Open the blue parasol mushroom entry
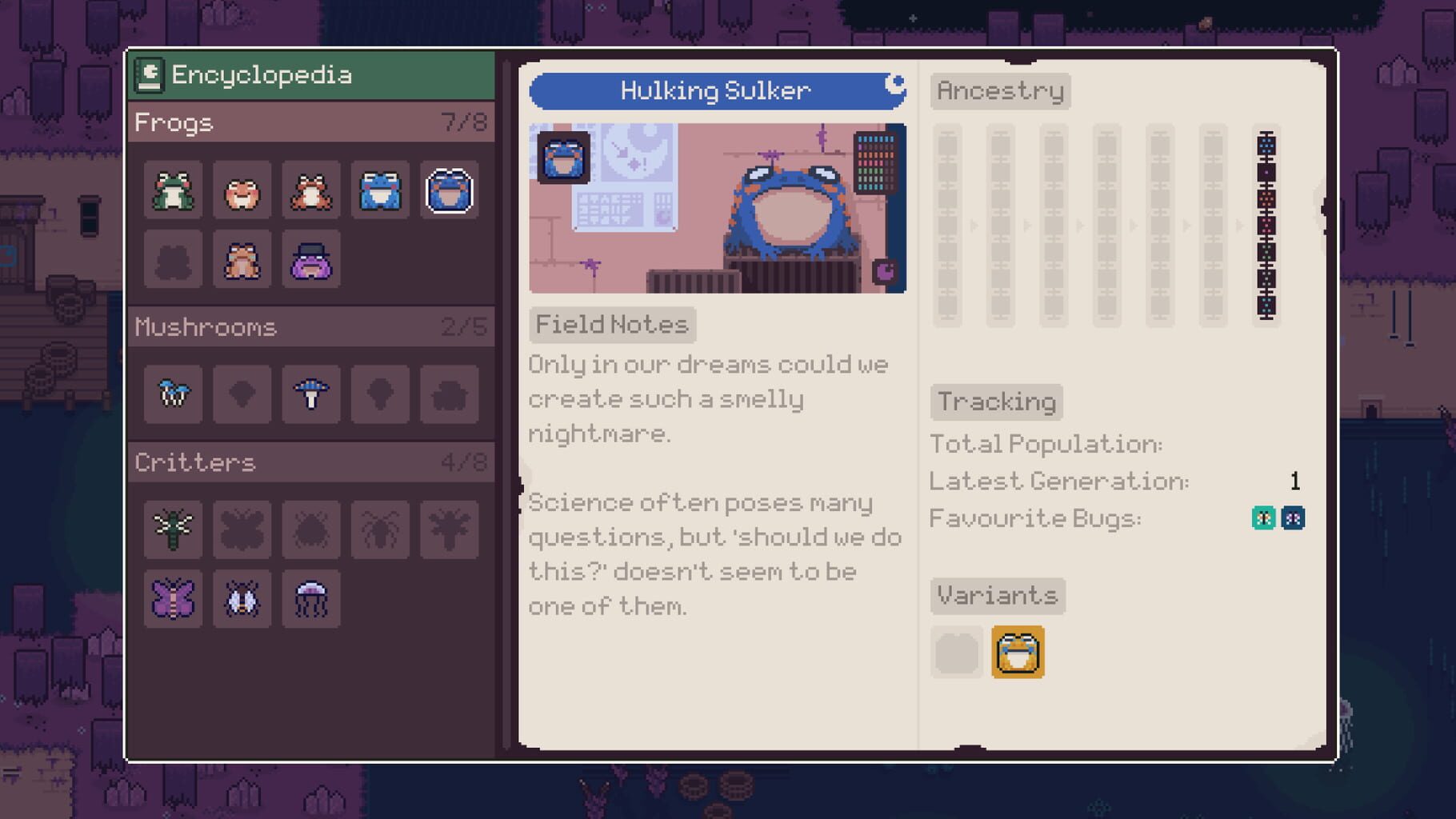 (311, 394)
